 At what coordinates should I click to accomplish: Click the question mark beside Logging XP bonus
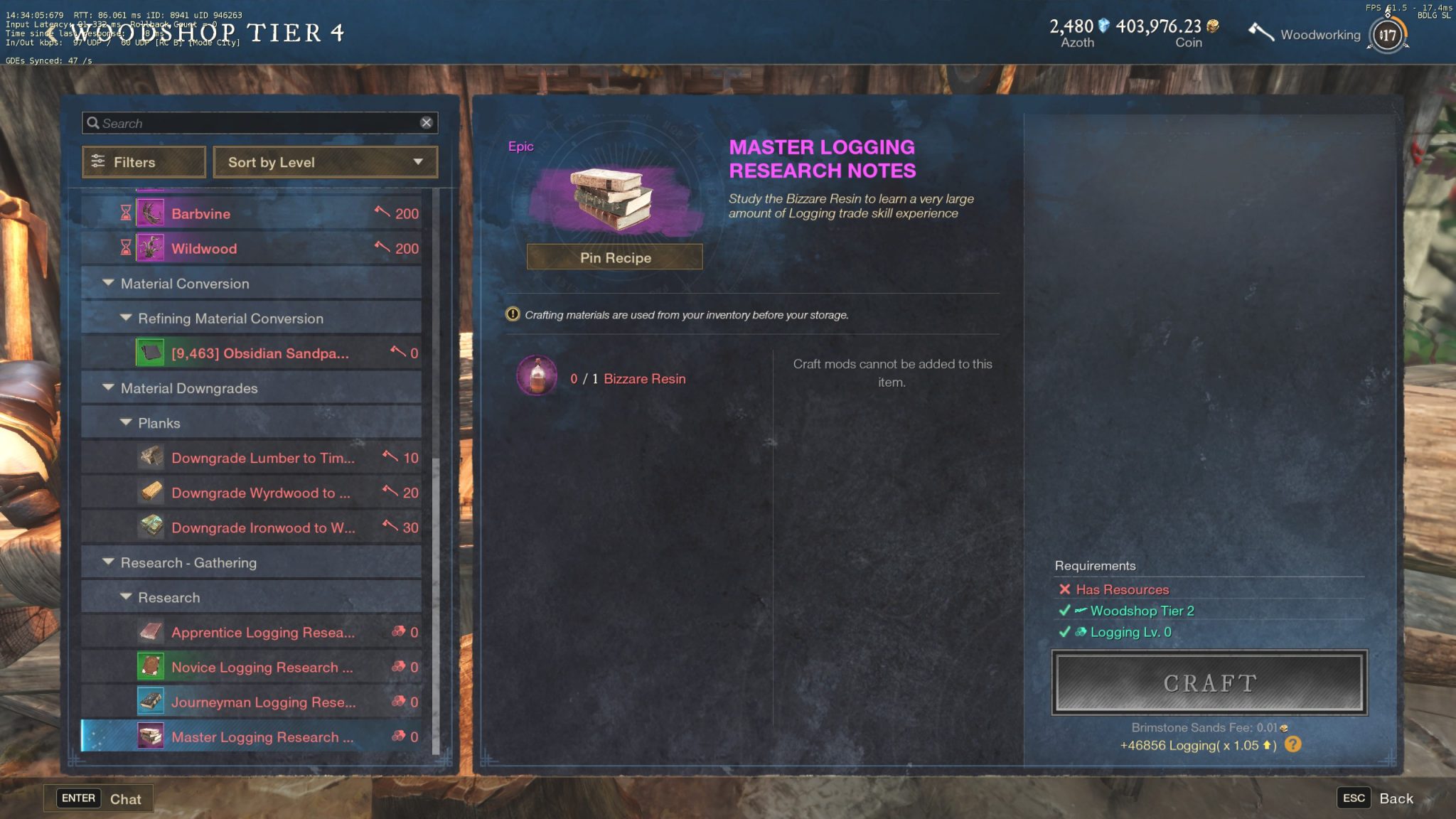pyautogui.click(x=1295, y=745)
